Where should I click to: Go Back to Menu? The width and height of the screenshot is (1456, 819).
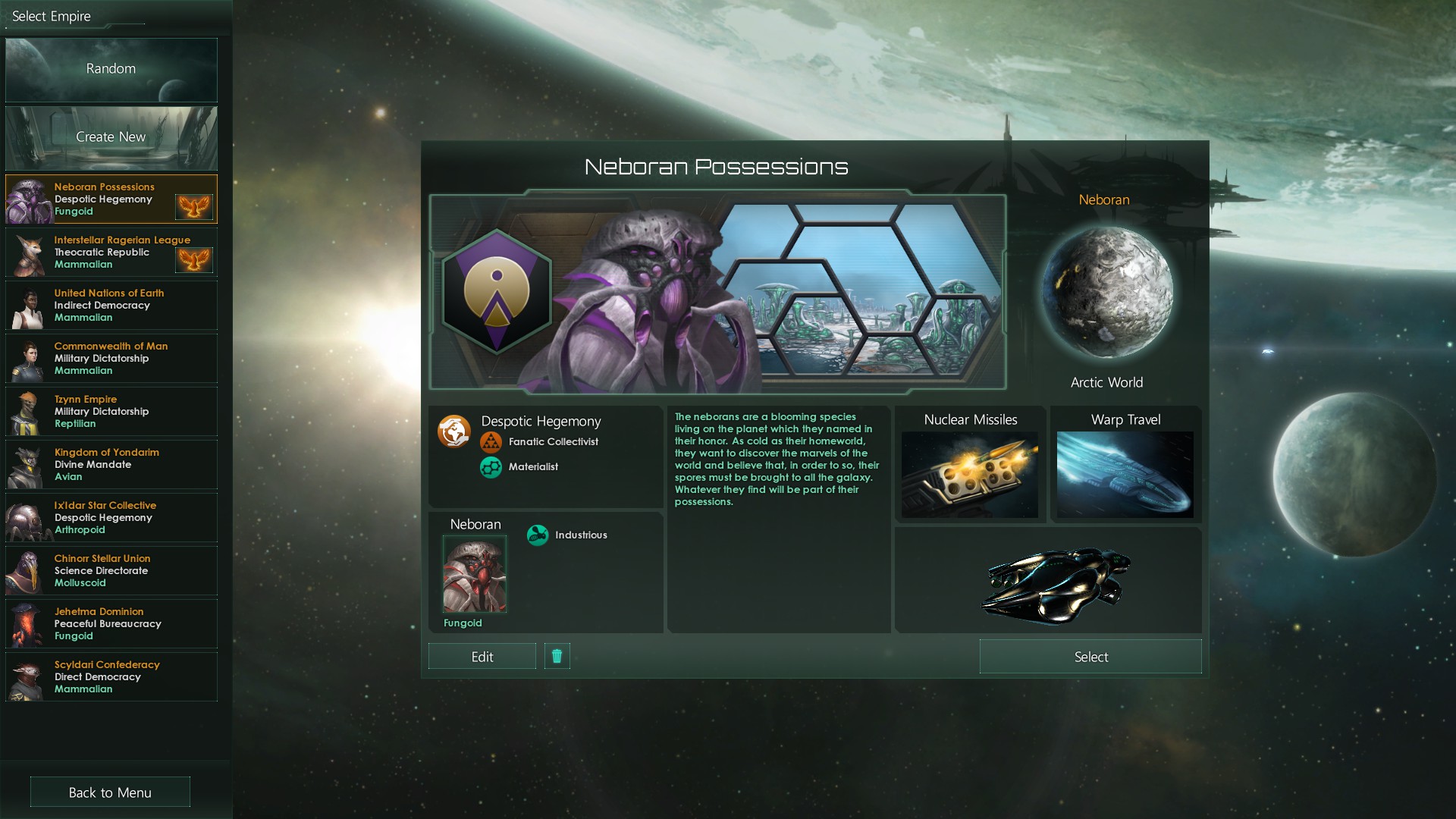tap(110, 792)
